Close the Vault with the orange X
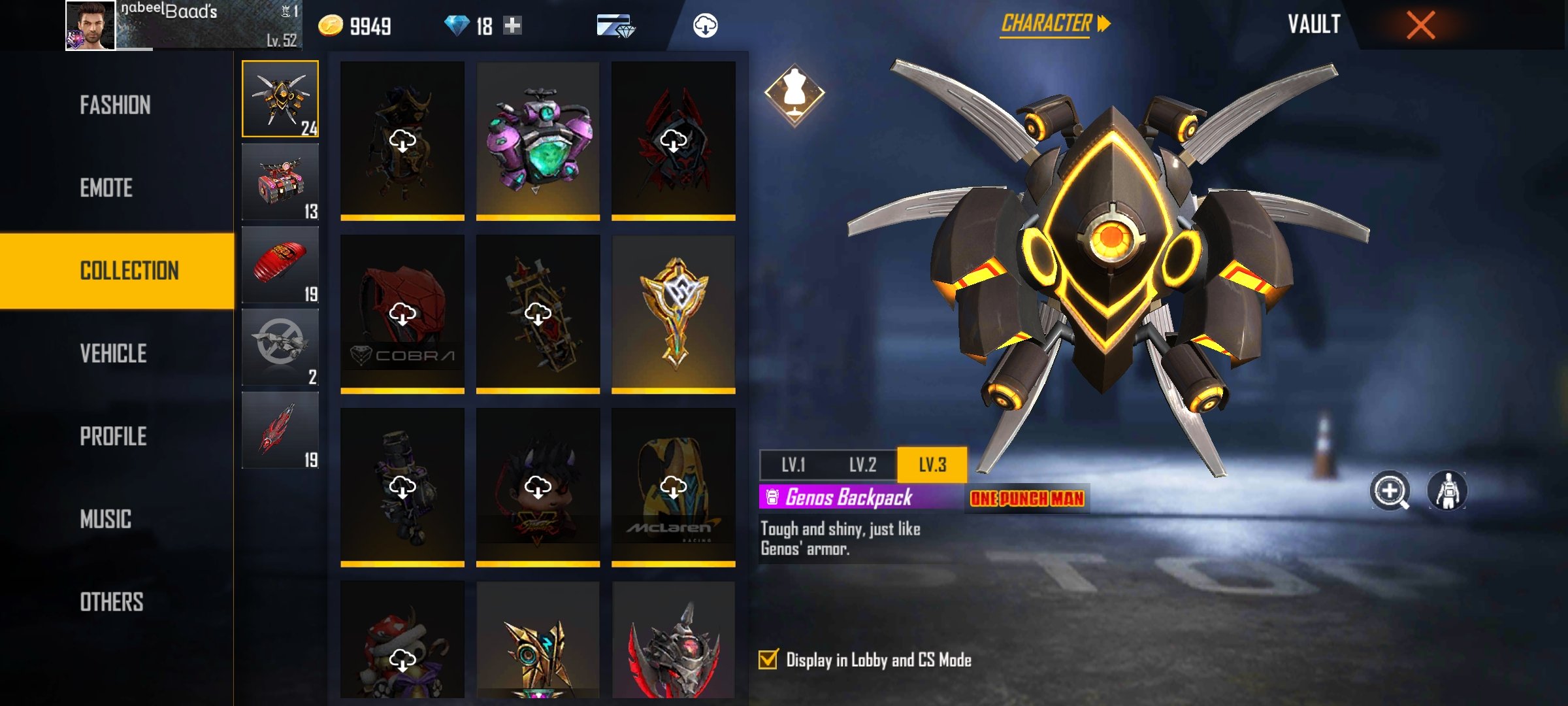 (1420, 25)
